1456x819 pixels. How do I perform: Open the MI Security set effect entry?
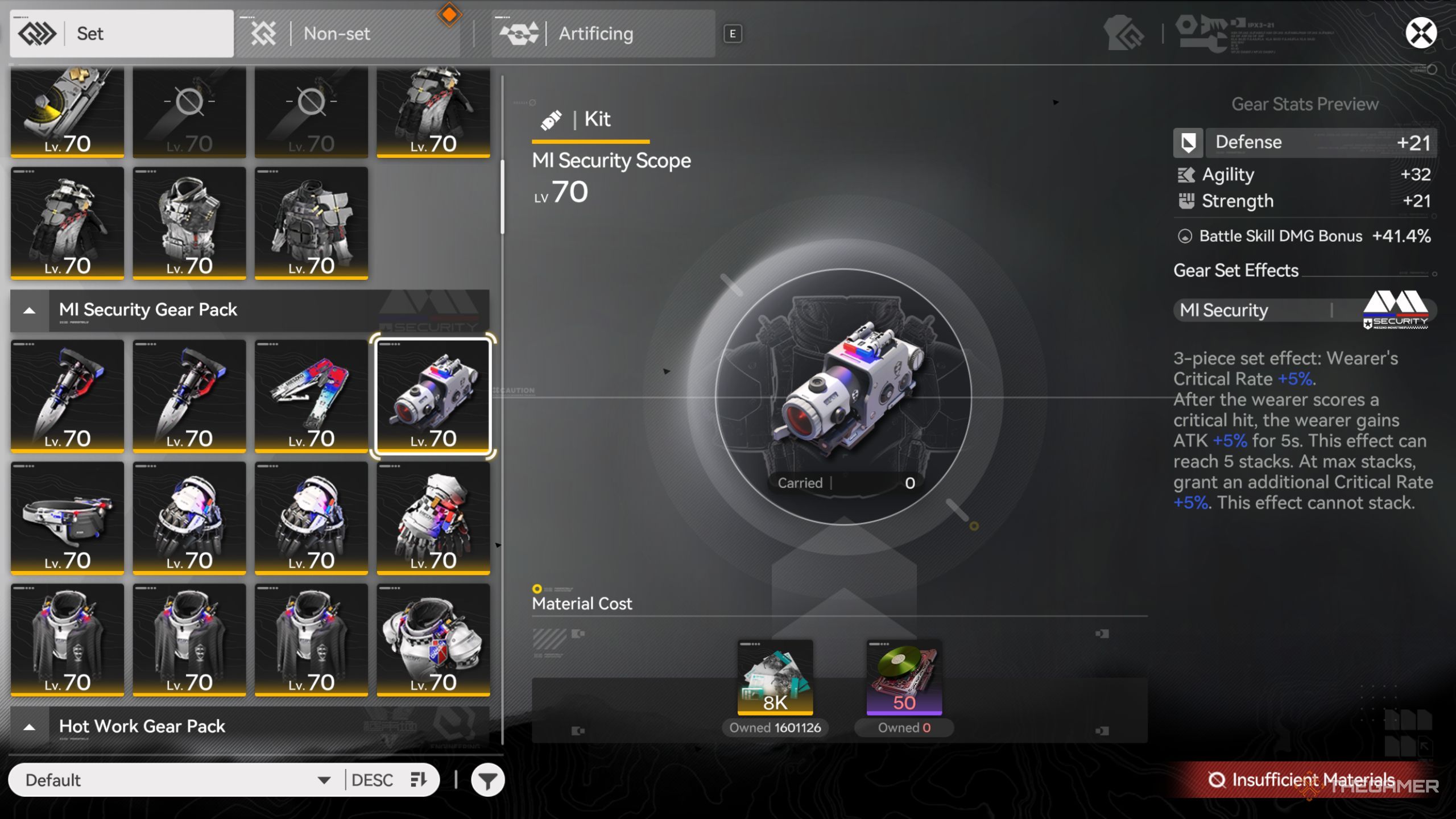1304,311
